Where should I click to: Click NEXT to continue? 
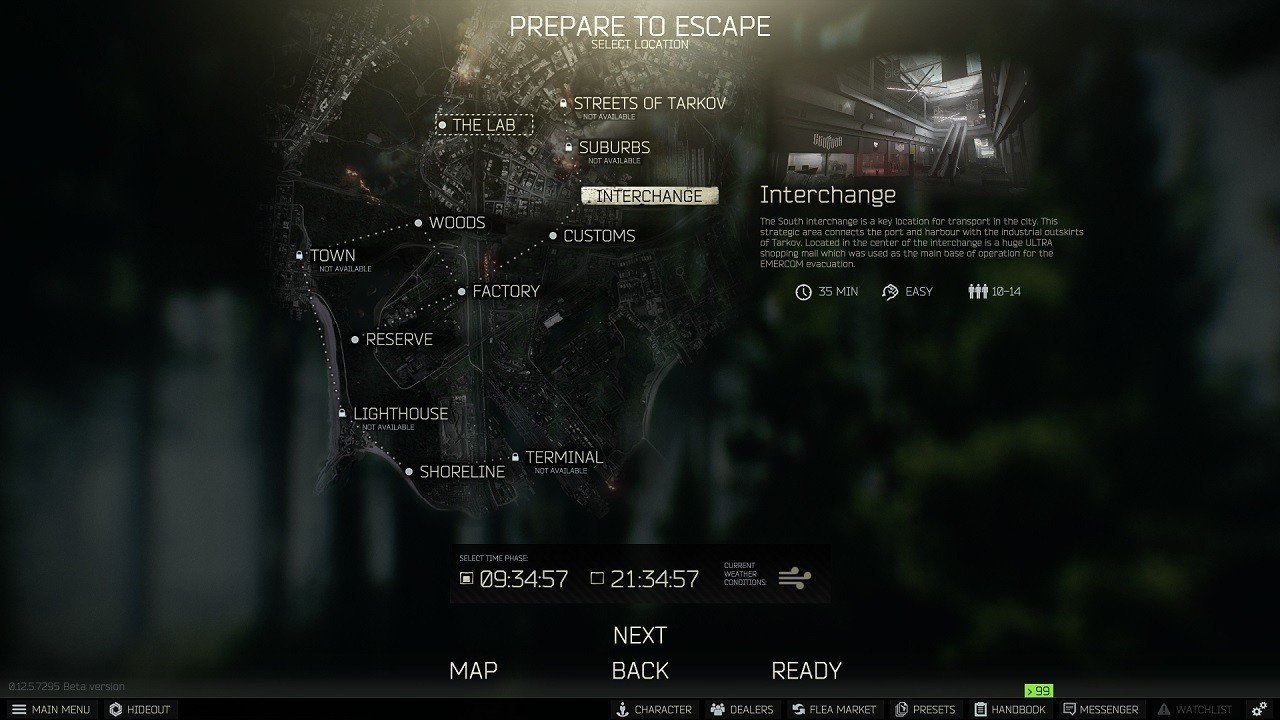(640, 634)
